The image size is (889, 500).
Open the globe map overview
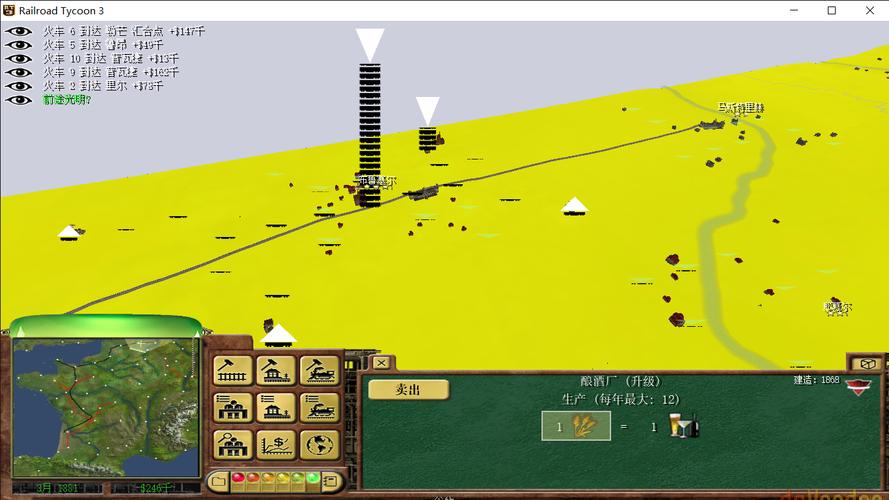click(320, 444)
